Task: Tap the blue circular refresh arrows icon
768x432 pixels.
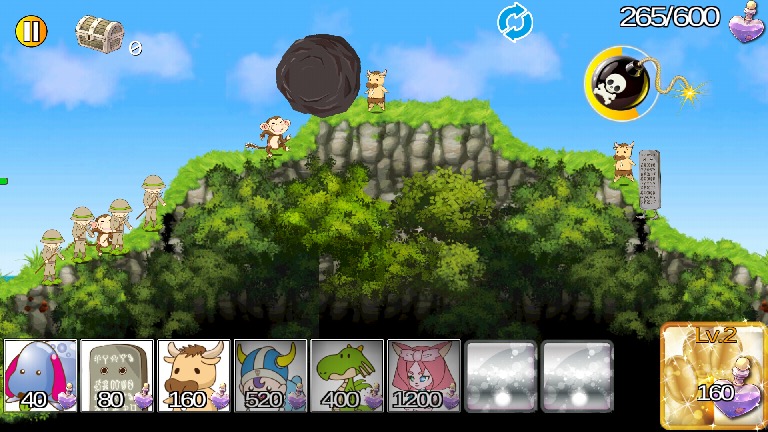Action: coord(515,22)
